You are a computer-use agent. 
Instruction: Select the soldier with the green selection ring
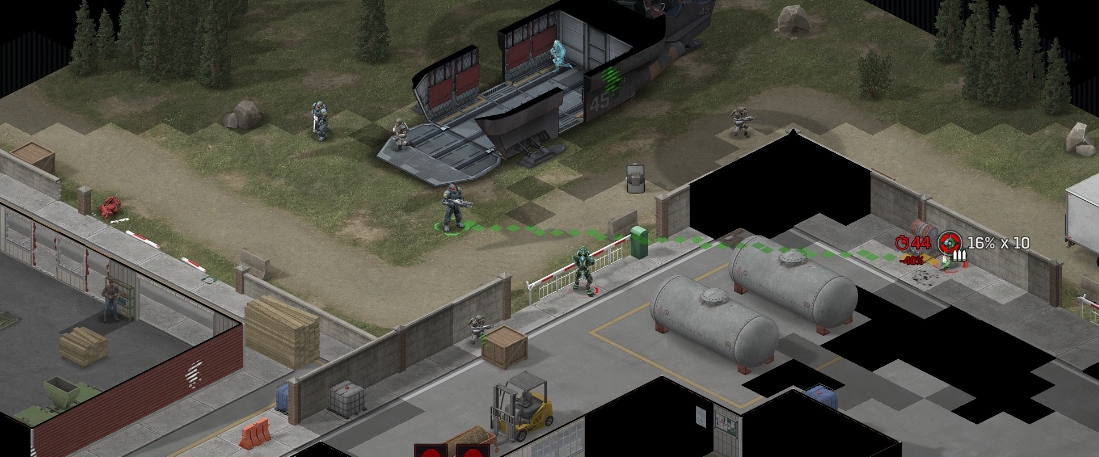(x=453, y=207)
